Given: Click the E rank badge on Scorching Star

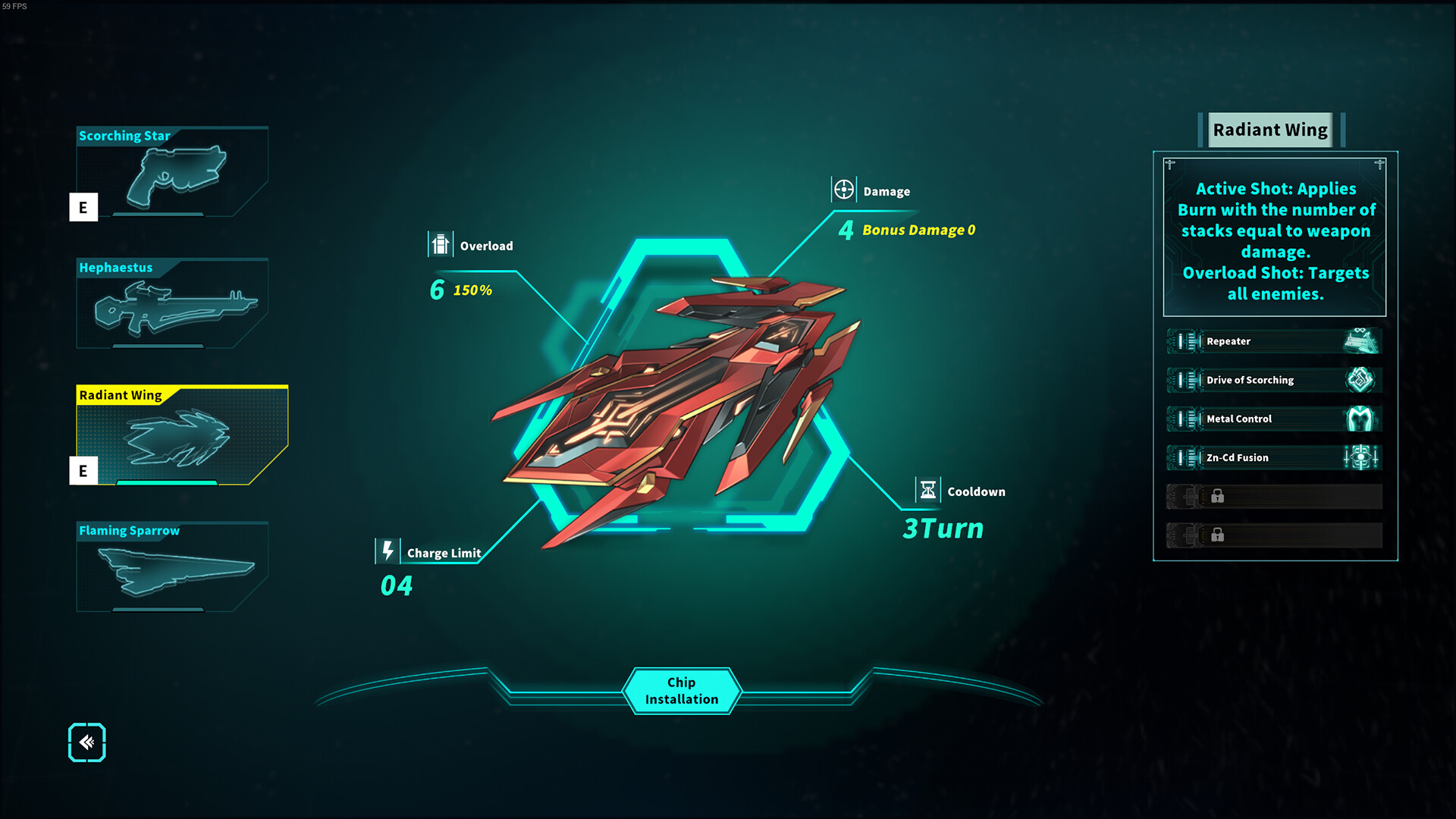Looking at the screenshot, I should pos(83,207).
